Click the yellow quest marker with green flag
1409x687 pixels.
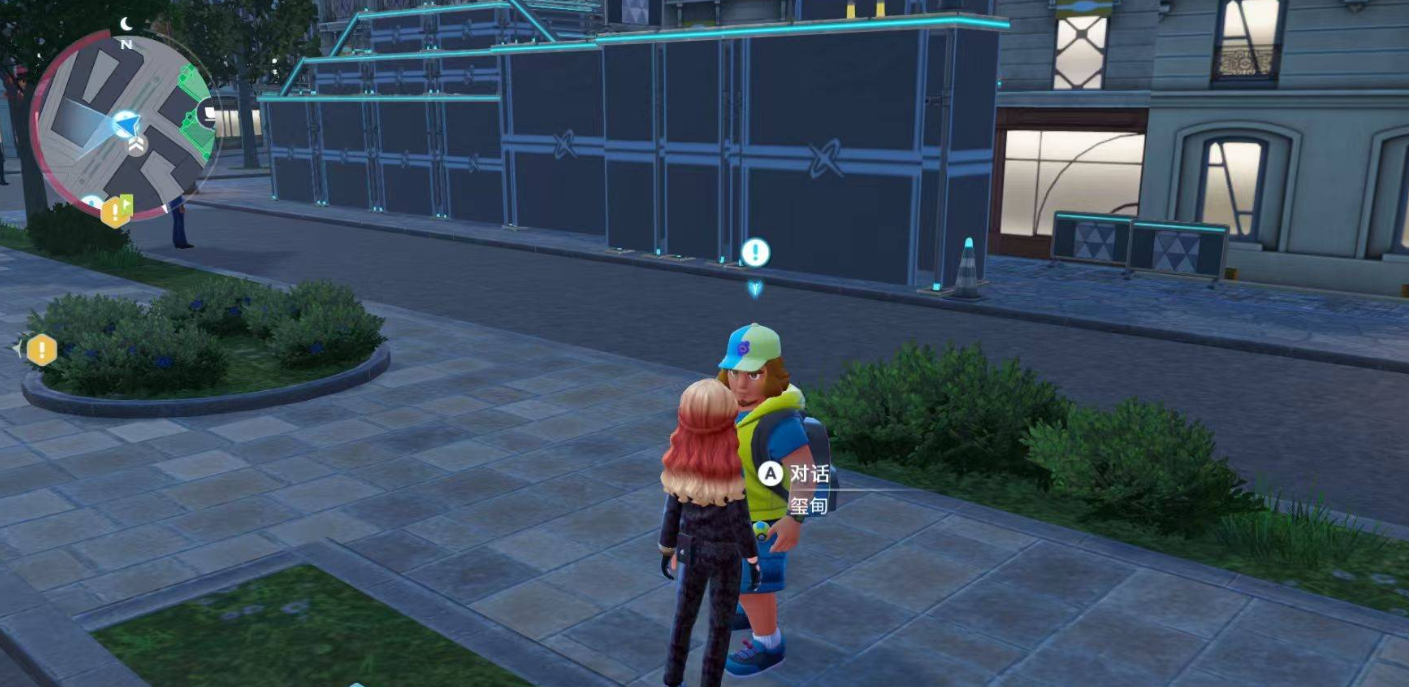tap(117, 210)
